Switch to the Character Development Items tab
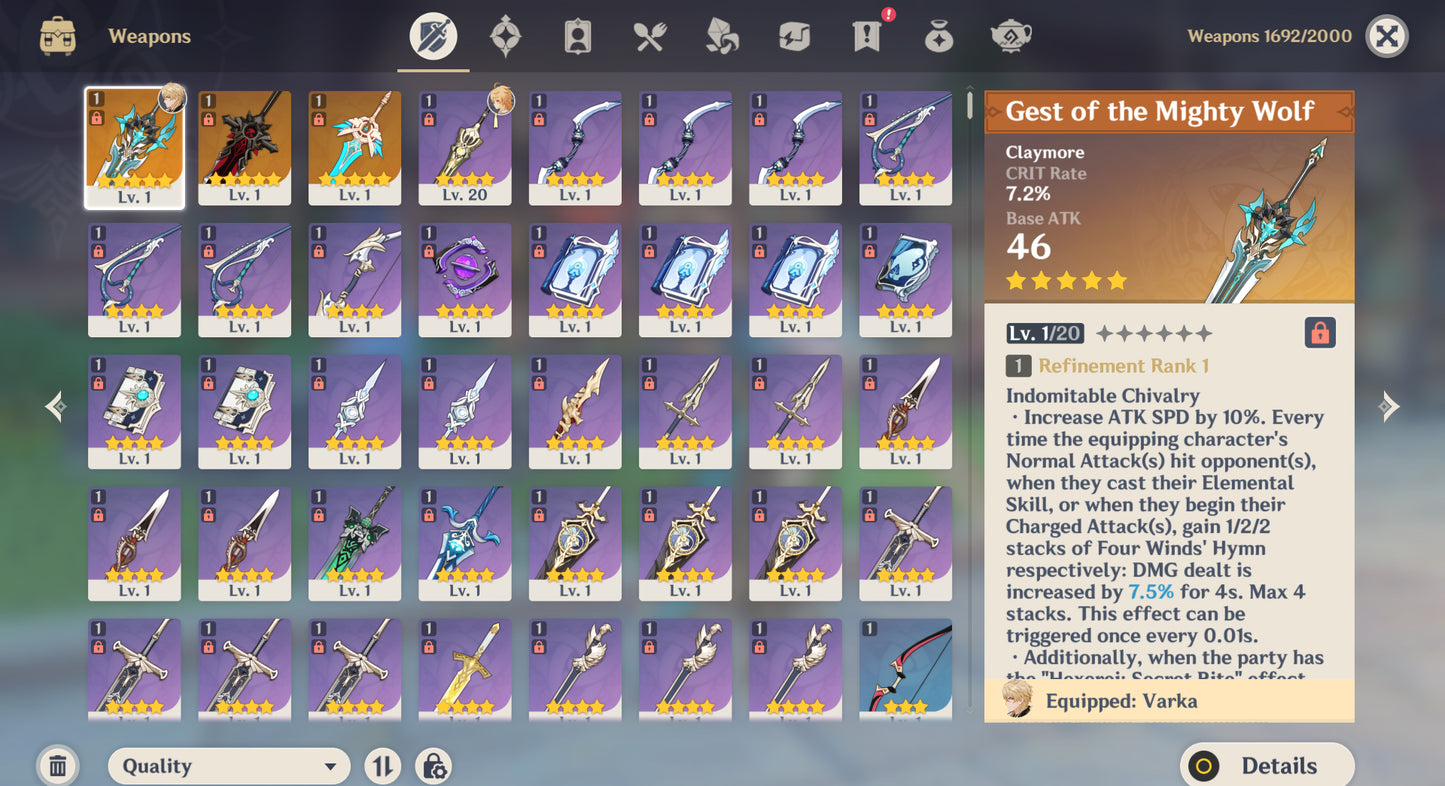Screen dimensions: 1445x786 pos(577,36)
